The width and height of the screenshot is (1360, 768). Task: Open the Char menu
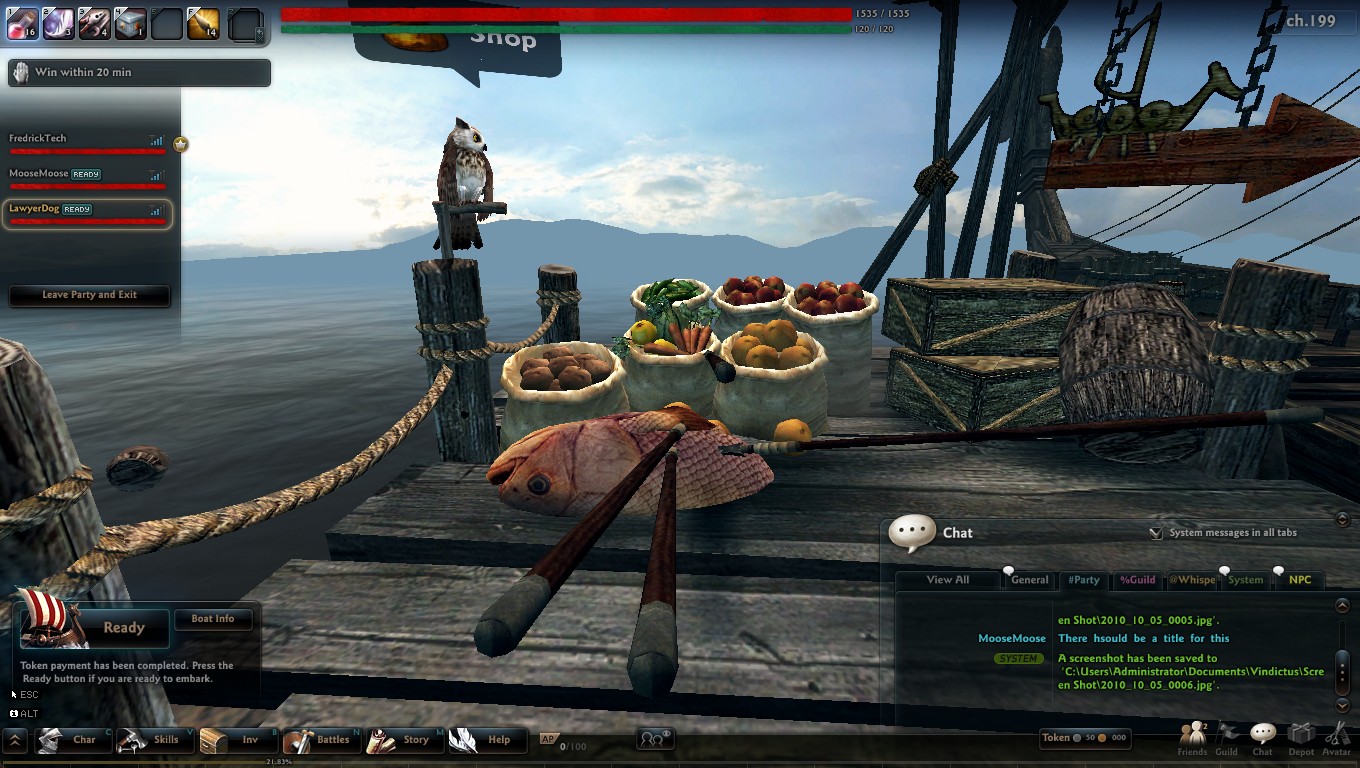pos(74,740)
